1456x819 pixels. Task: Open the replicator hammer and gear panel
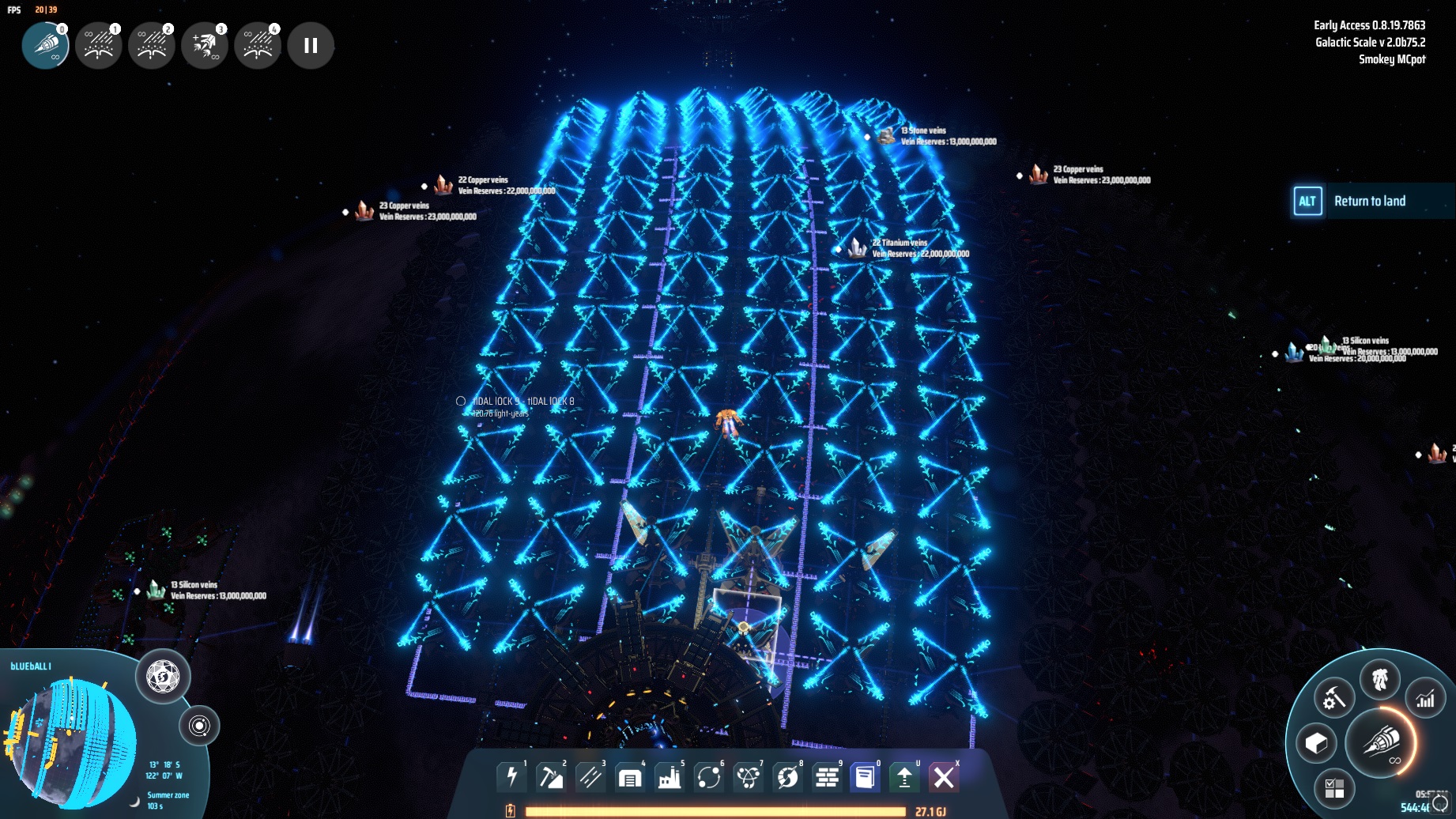[x=1334, y=699]
